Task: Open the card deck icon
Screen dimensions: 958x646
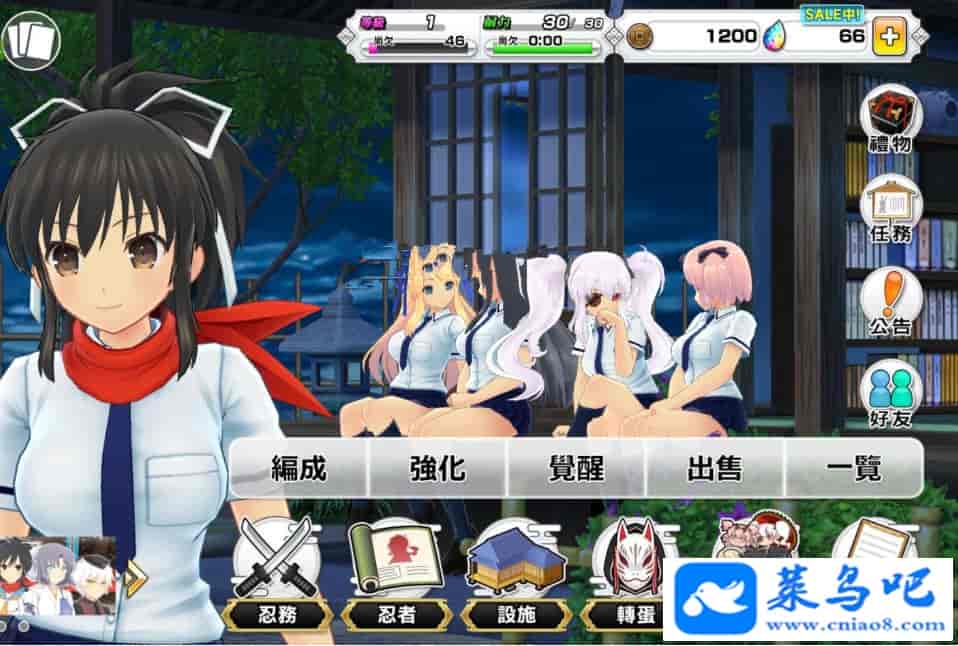Action: click(x=30, y=40)
